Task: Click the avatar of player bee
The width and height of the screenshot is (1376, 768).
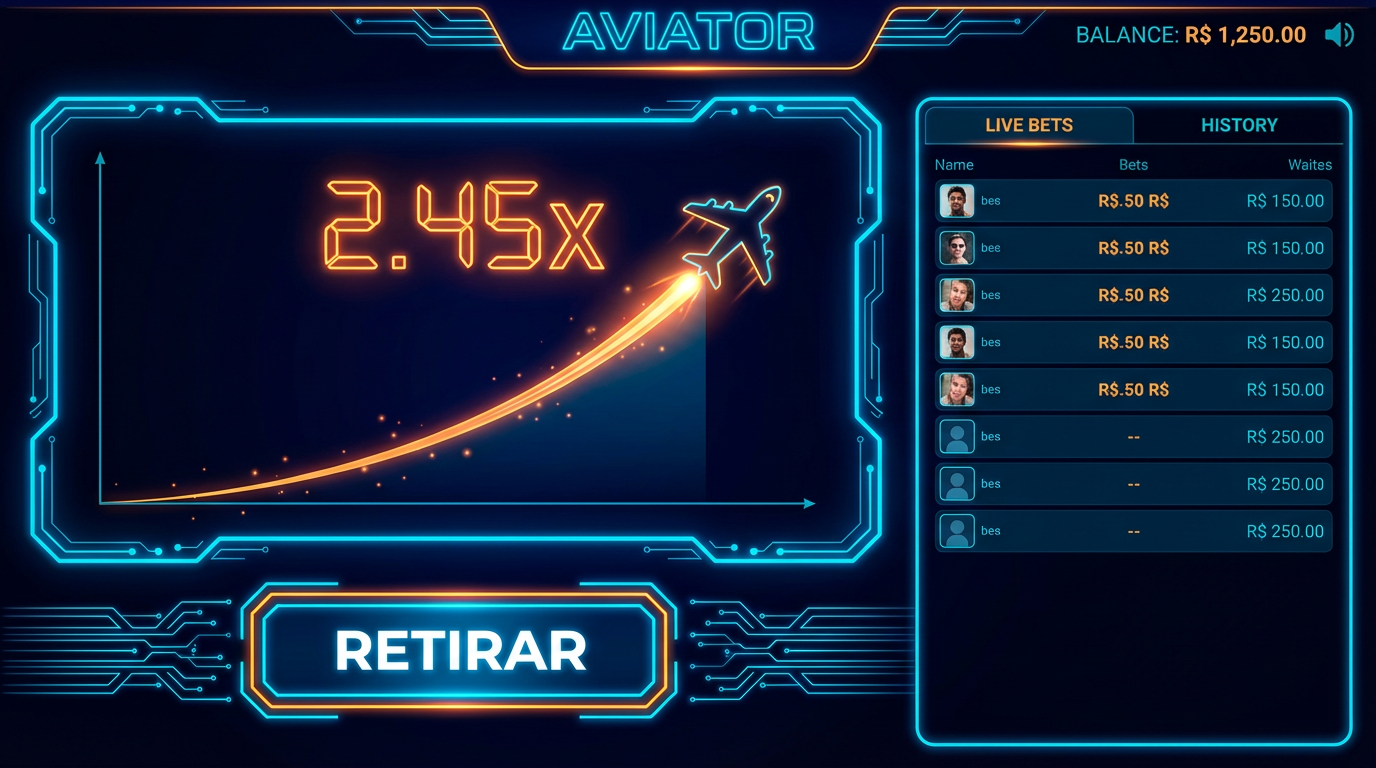Action: click(957, 248)
